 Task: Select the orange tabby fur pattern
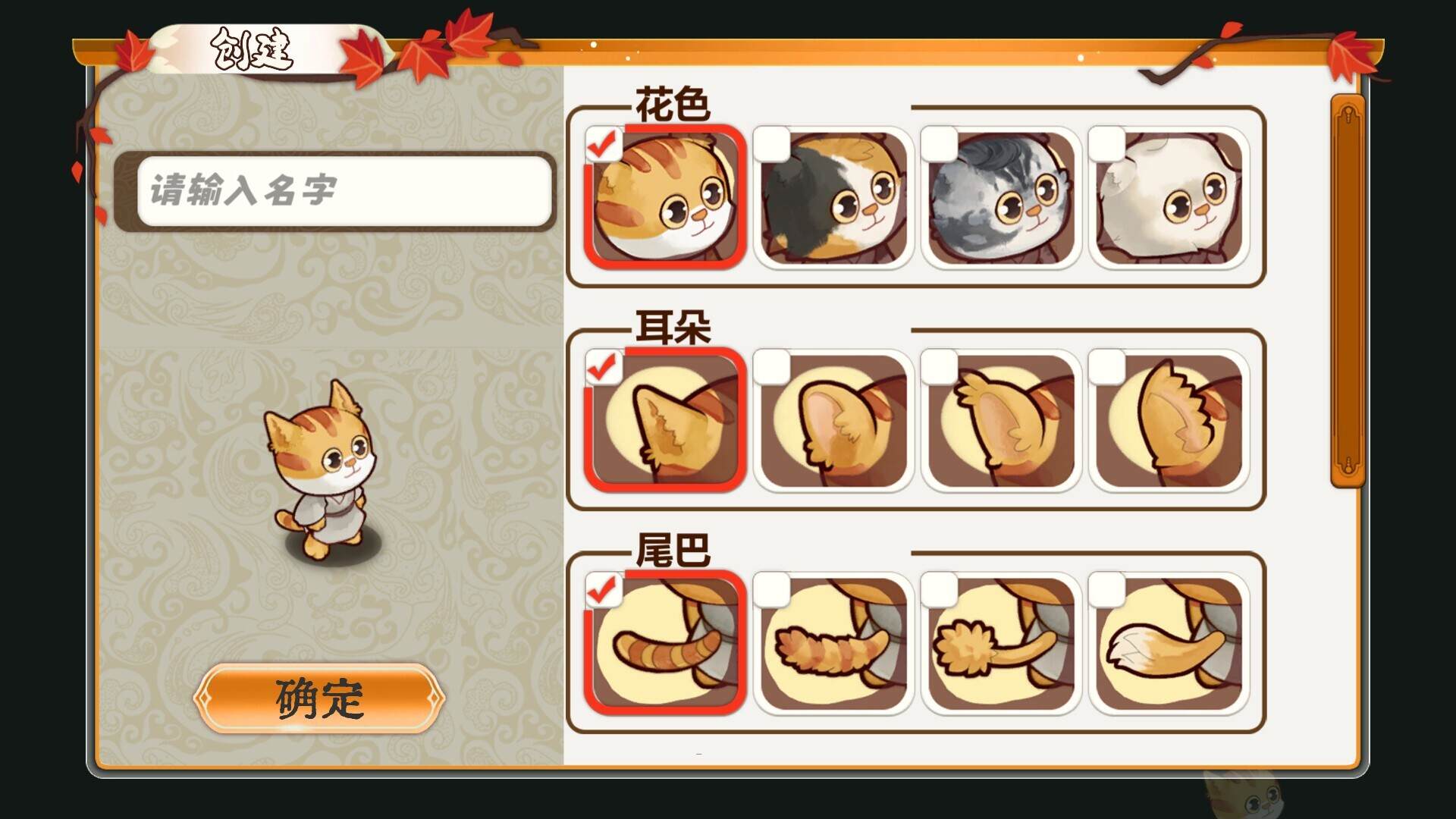tap(666, 199)
